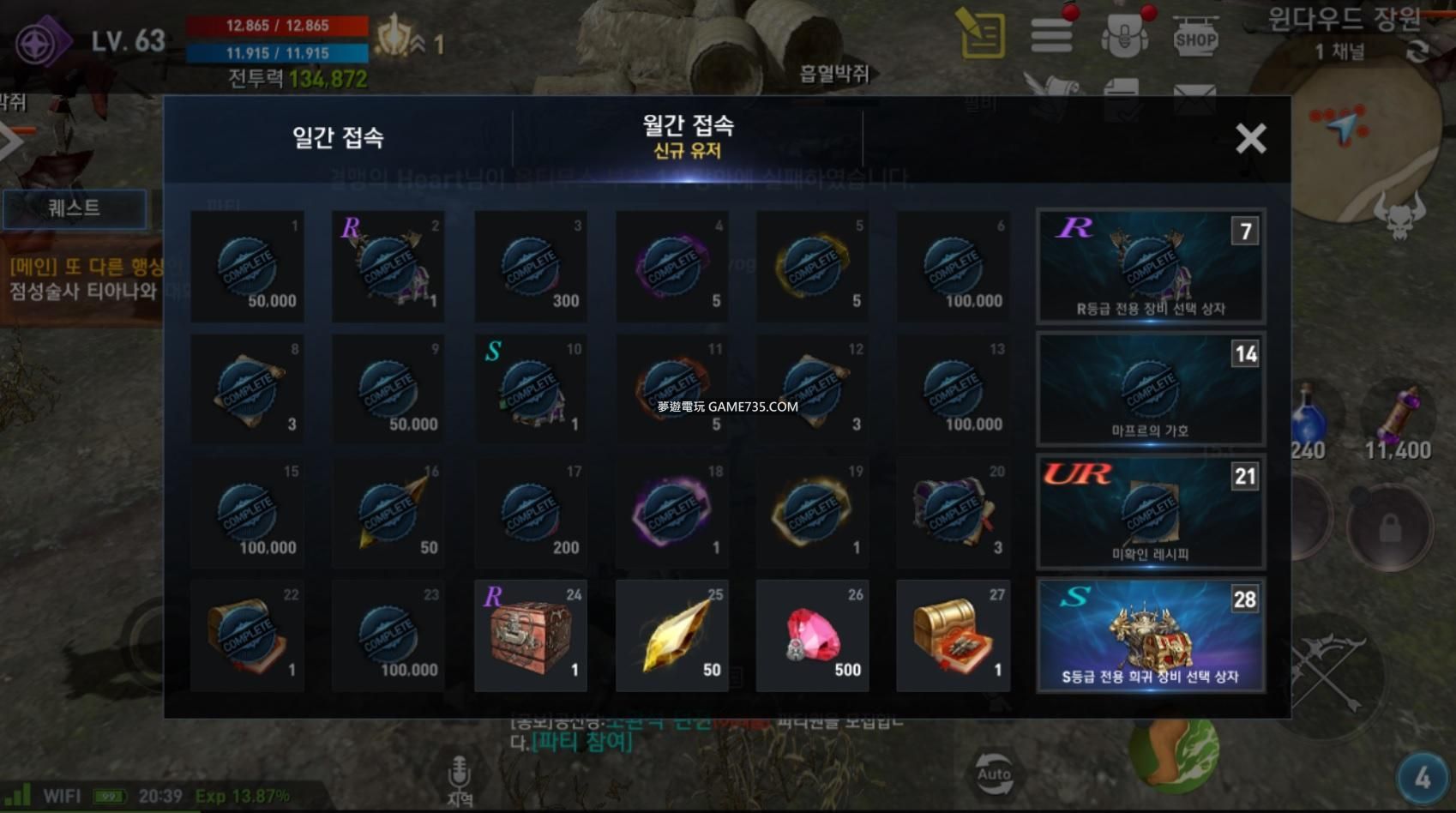Select the day 25 yellow crystal reward
The image size is (1456, 813).
point(672,635)
